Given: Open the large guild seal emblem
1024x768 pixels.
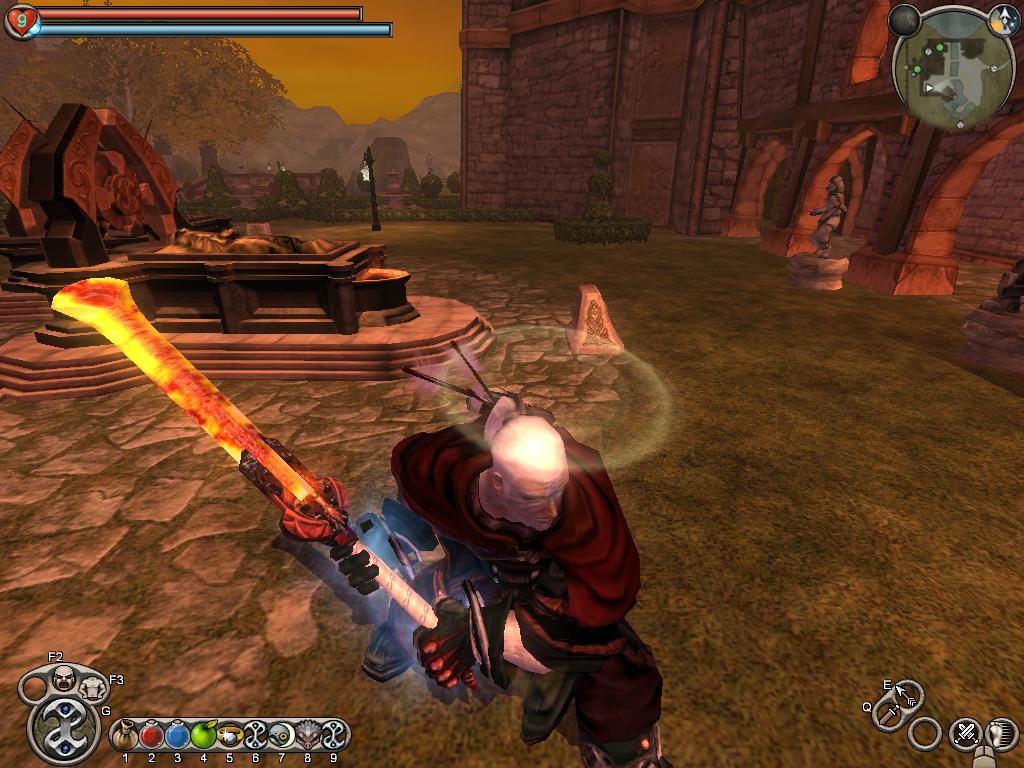Looking at the screenshot, I should coord(64,728).
